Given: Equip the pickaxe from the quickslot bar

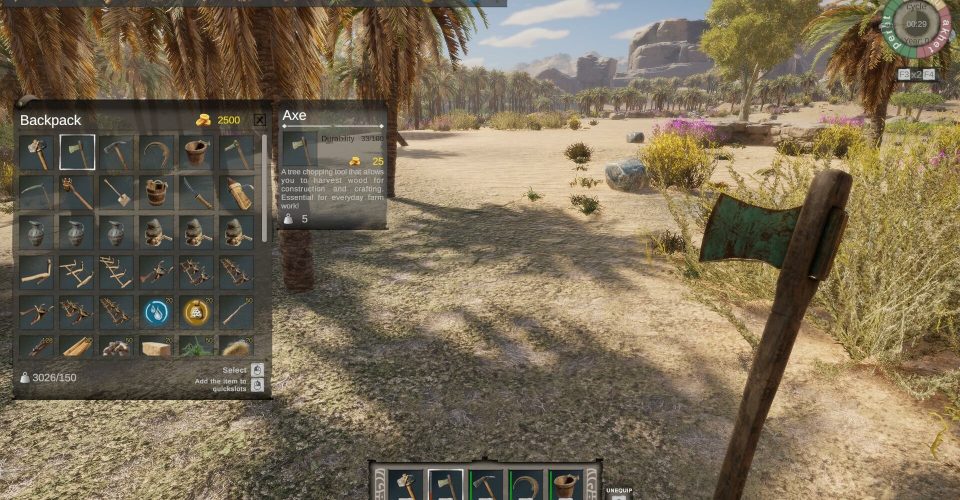Looking at the screenshot, I should point(486,486).
